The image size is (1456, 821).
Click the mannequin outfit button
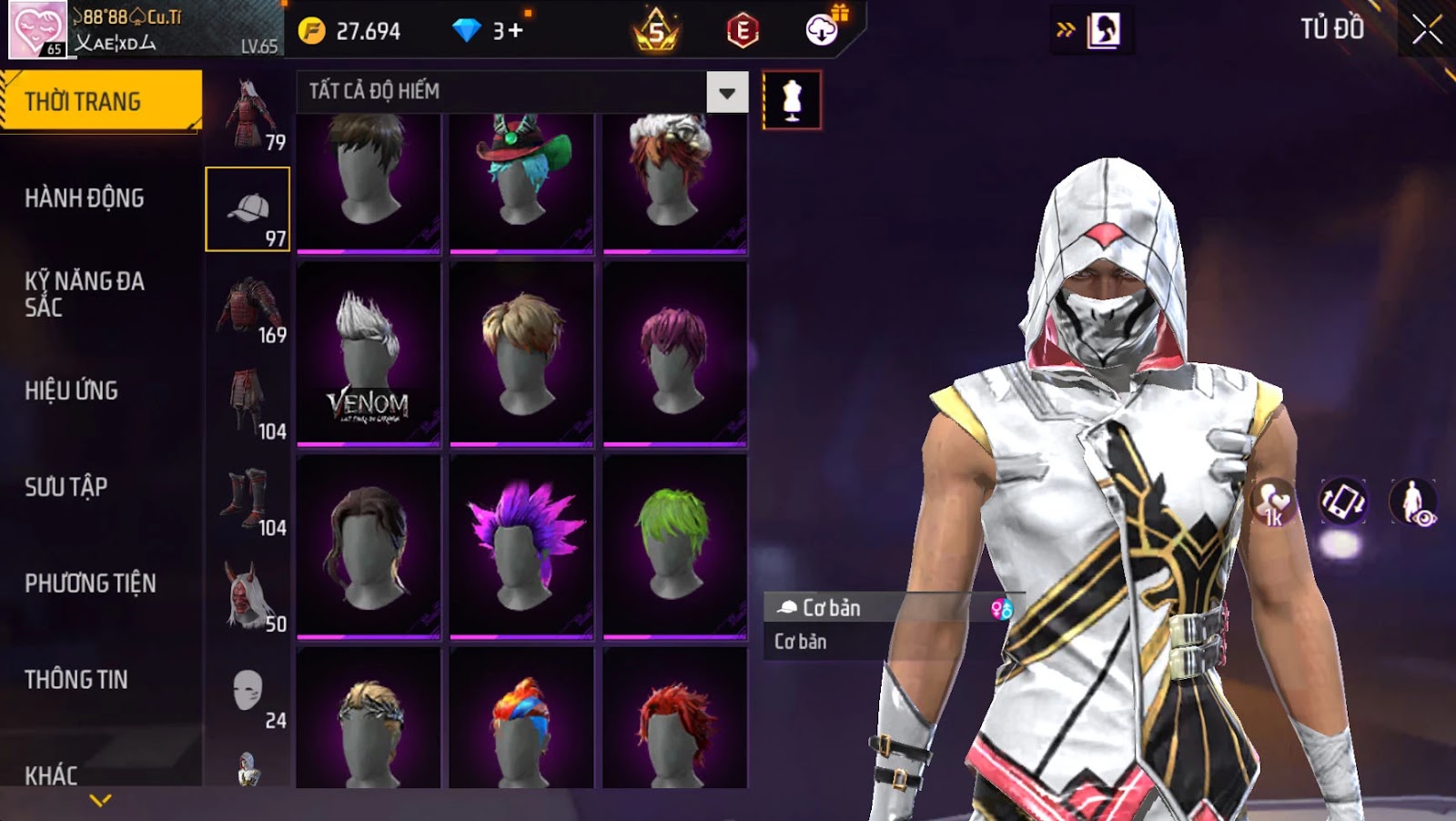[792, 100]
